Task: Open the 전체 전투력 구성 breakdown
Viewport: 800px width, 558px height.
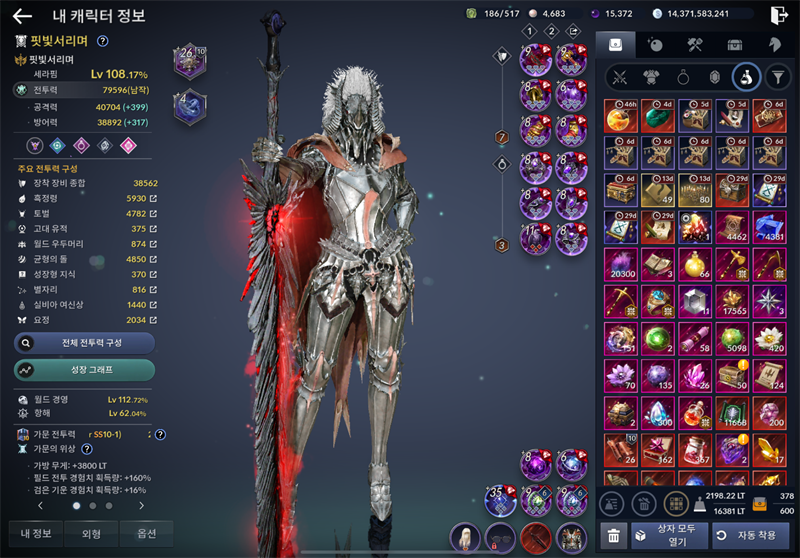Action: tap(84, 343)
